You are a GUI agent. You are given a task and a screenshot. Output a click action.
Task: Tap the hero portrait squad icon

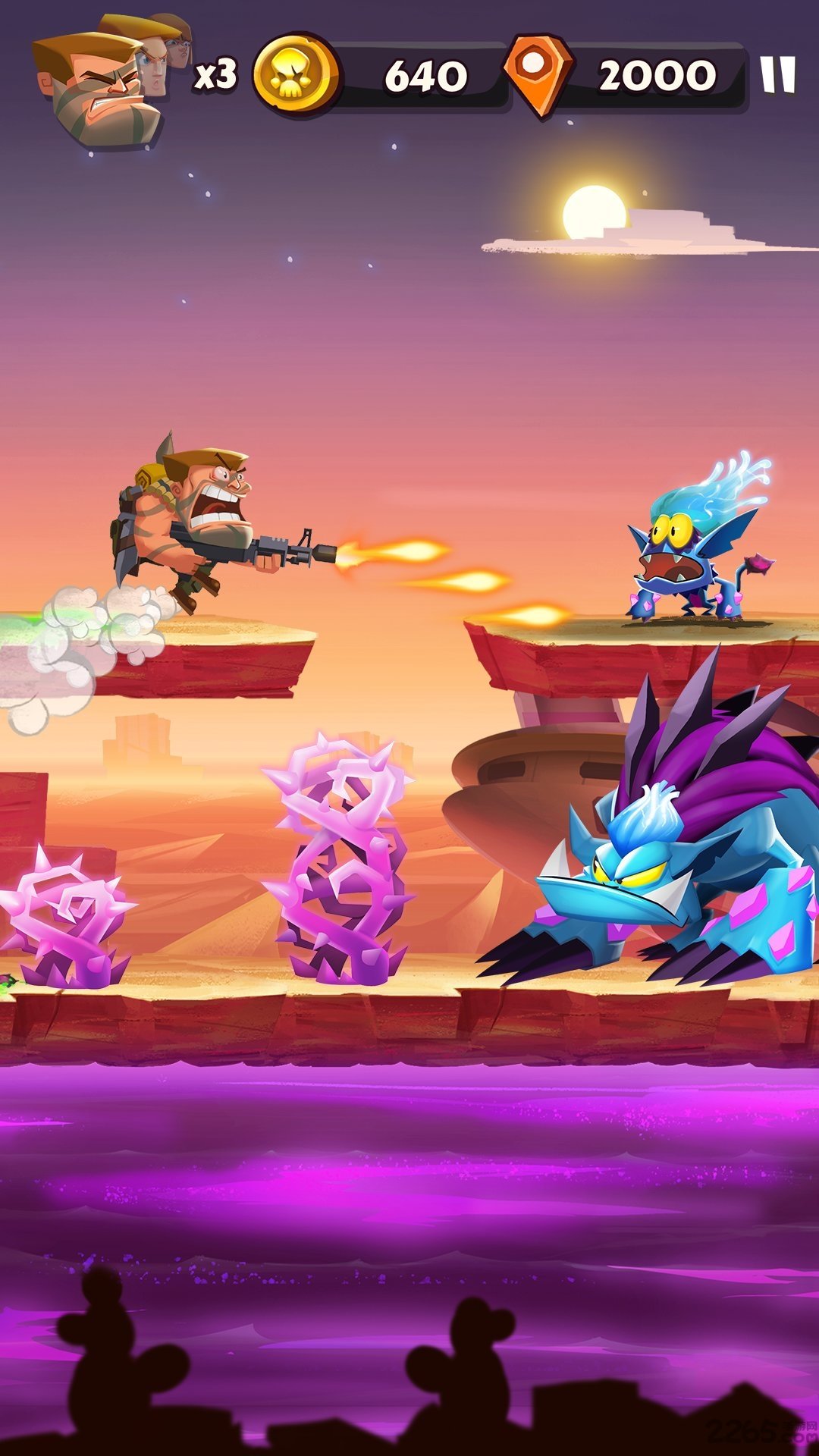(106, 85)
